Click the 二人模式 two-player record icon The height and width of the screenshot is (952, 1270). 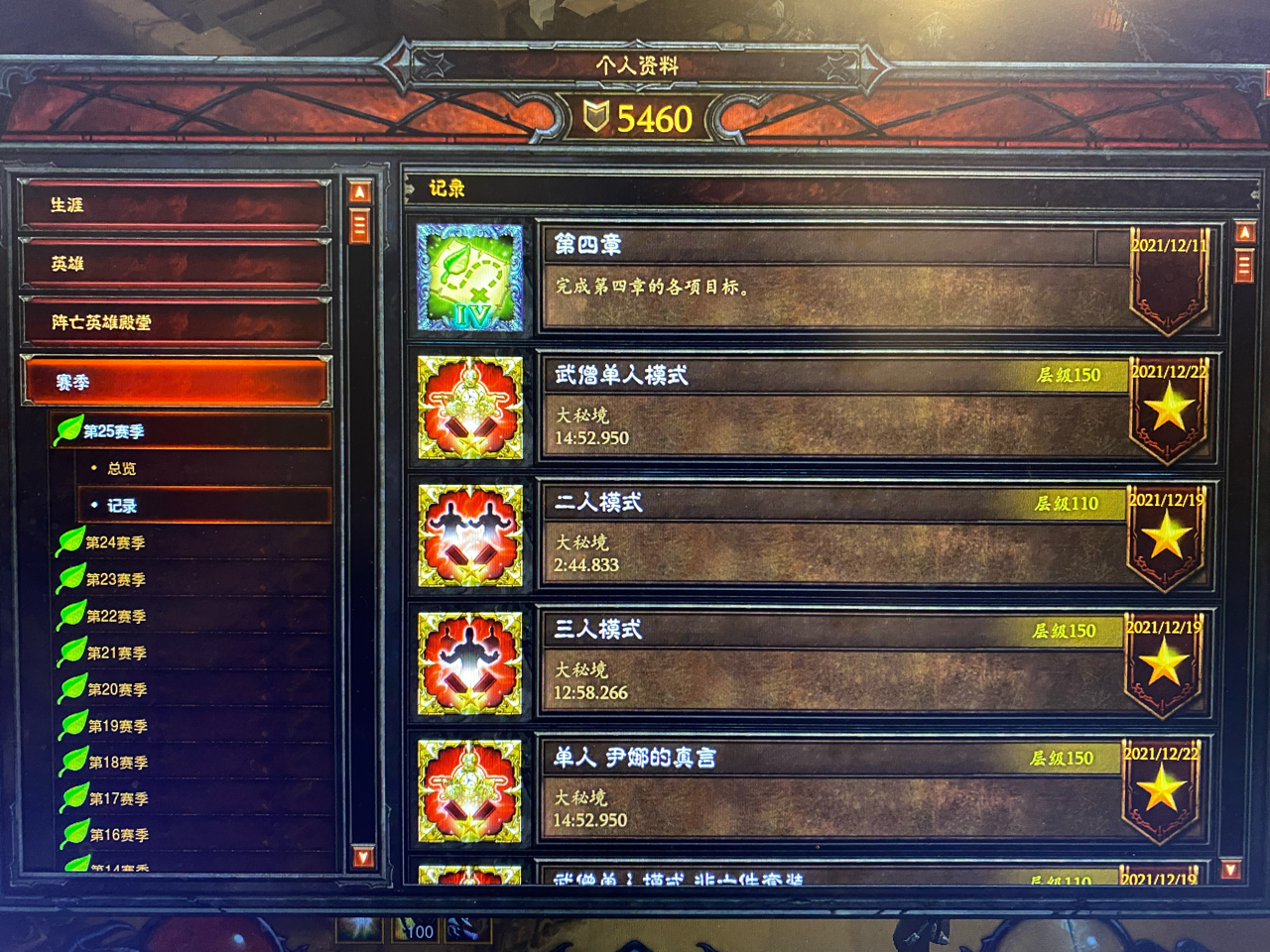tap(469, 537)
